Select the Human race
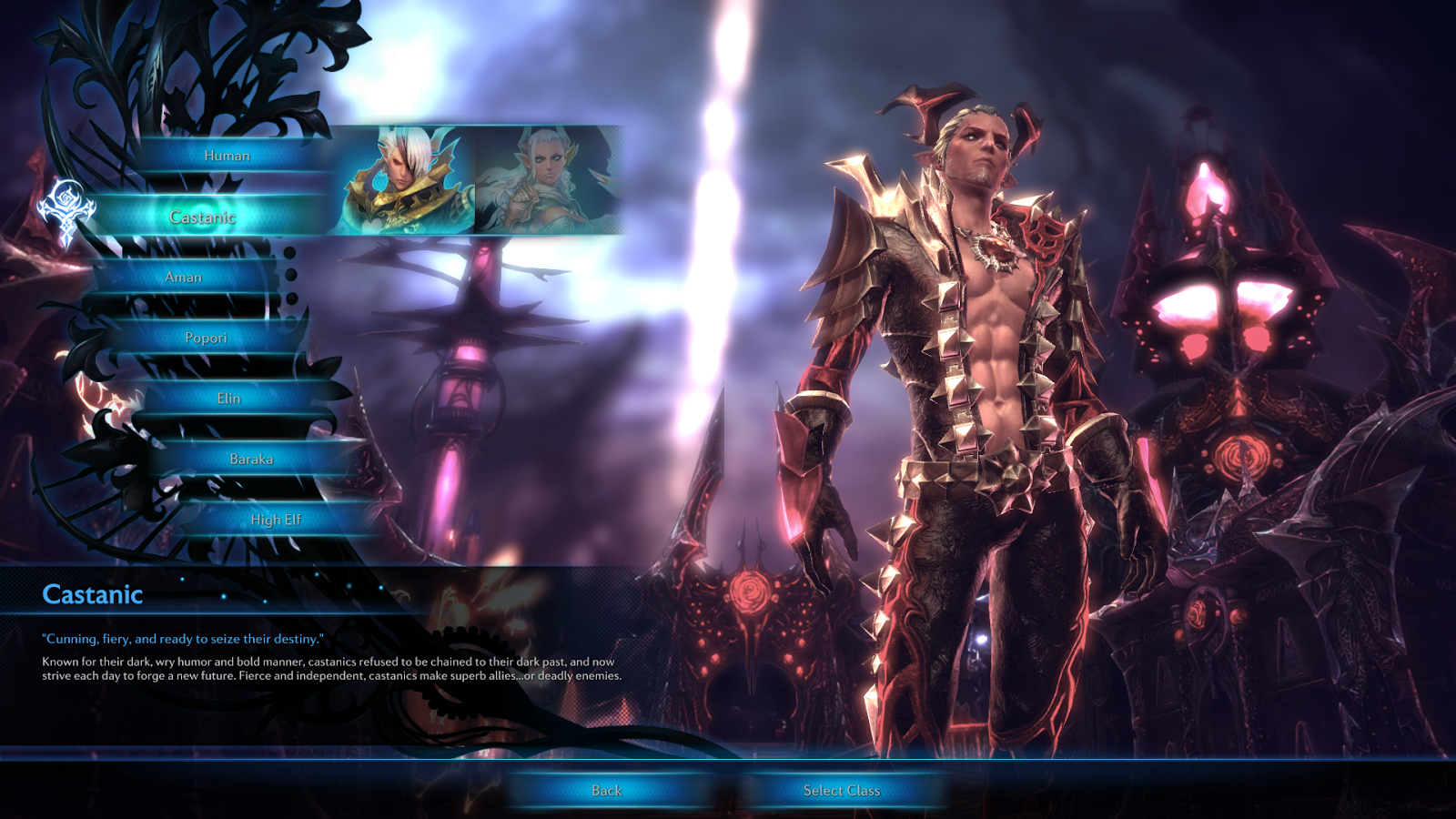 [227, 156]
